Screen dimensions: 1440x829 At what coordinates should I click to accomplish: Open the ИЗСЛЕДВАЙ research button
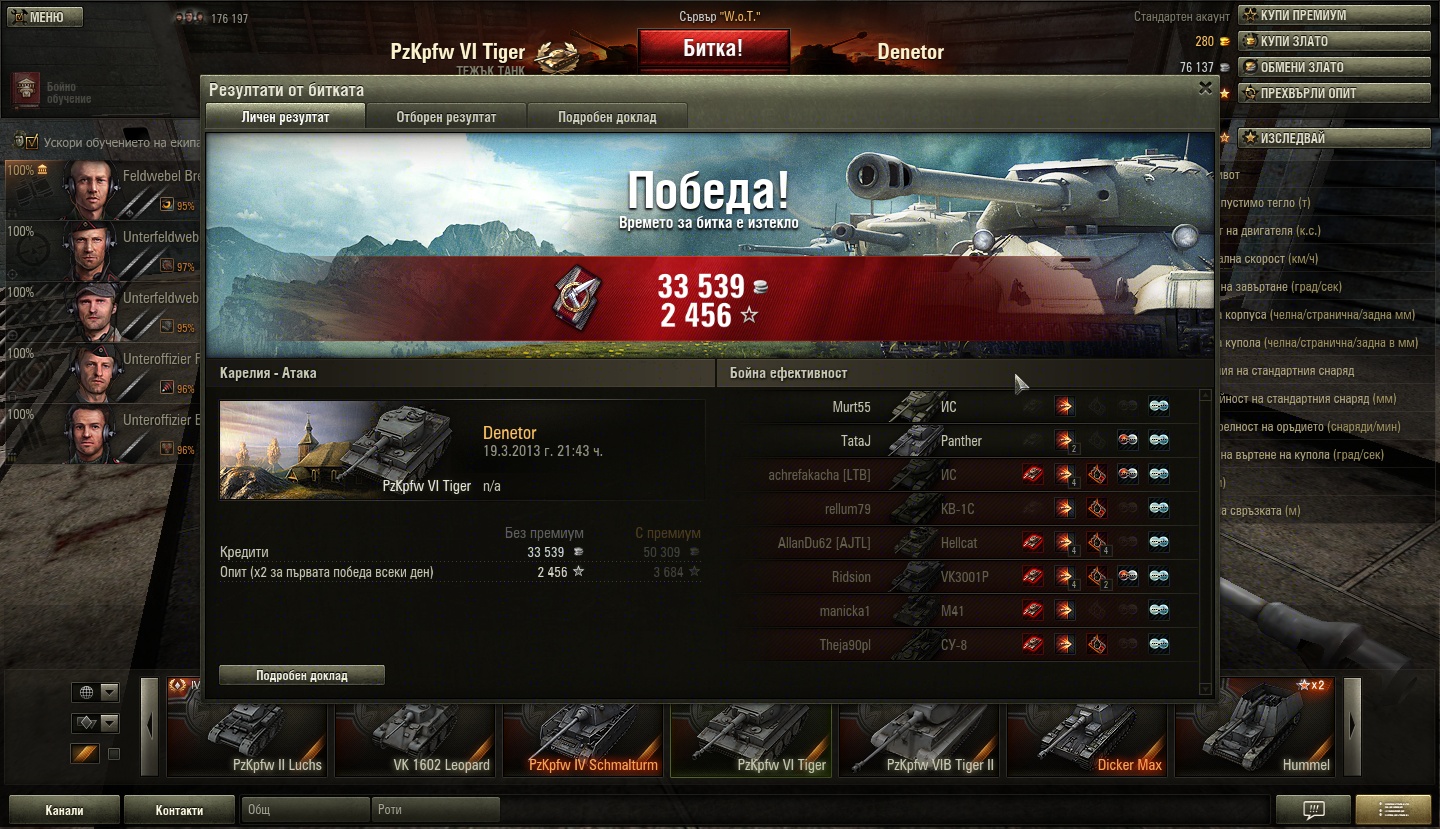(x=1335, y=138)
